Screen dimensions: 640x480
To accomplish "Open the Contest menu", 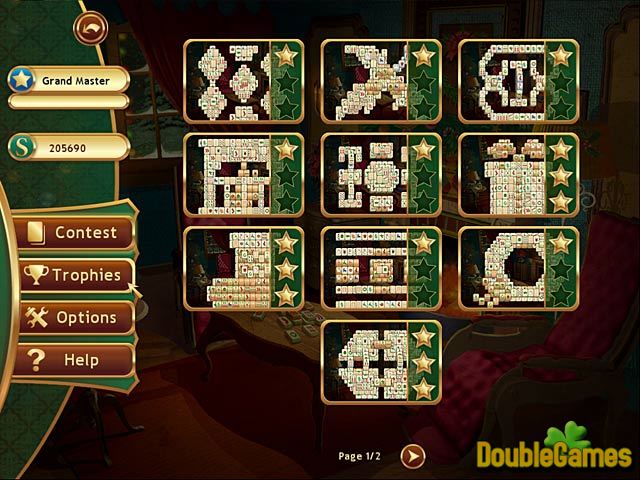I will [76, 233].
